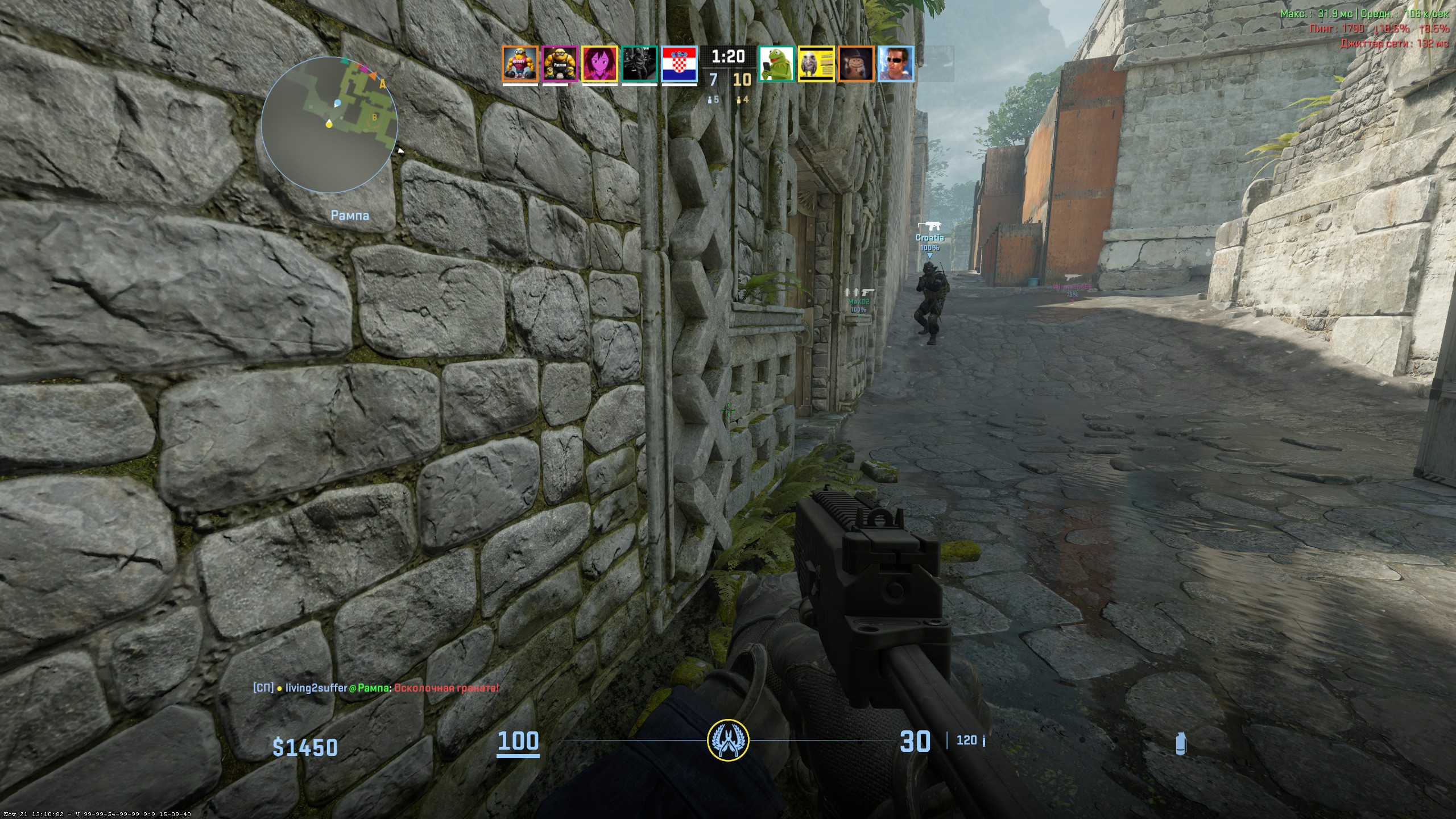Select the owl on yellow background avatar
1456x819 pixels.
[816, 64]
